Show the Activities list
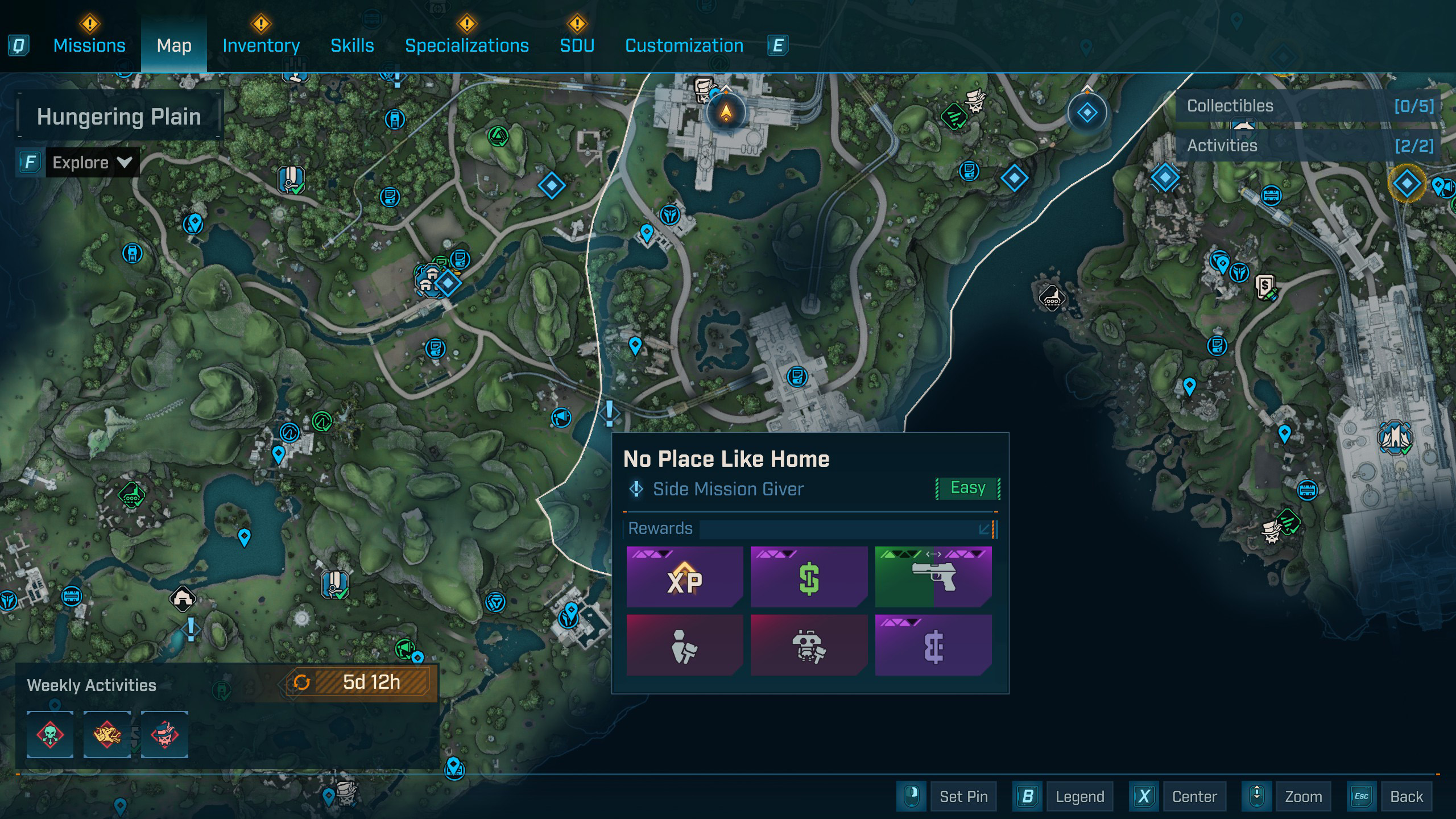The width and height of the screenshot is (1456, 819). [1309, 146]
